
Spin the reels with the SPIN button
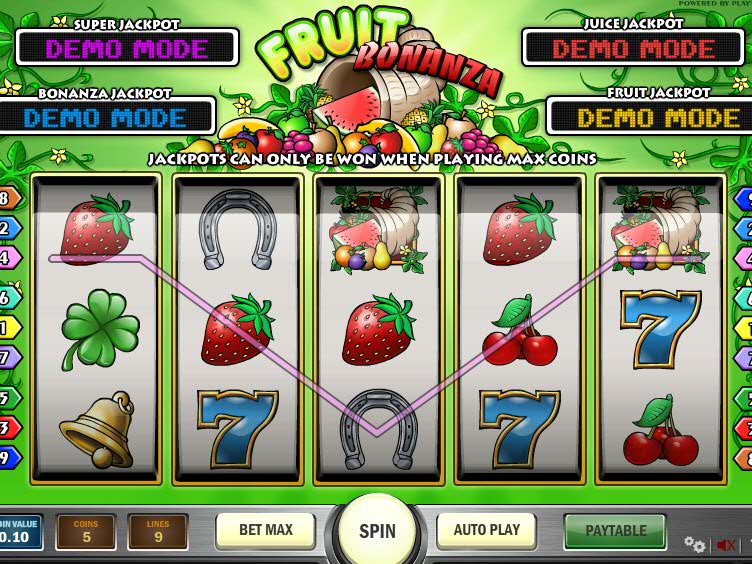[377, 531]
